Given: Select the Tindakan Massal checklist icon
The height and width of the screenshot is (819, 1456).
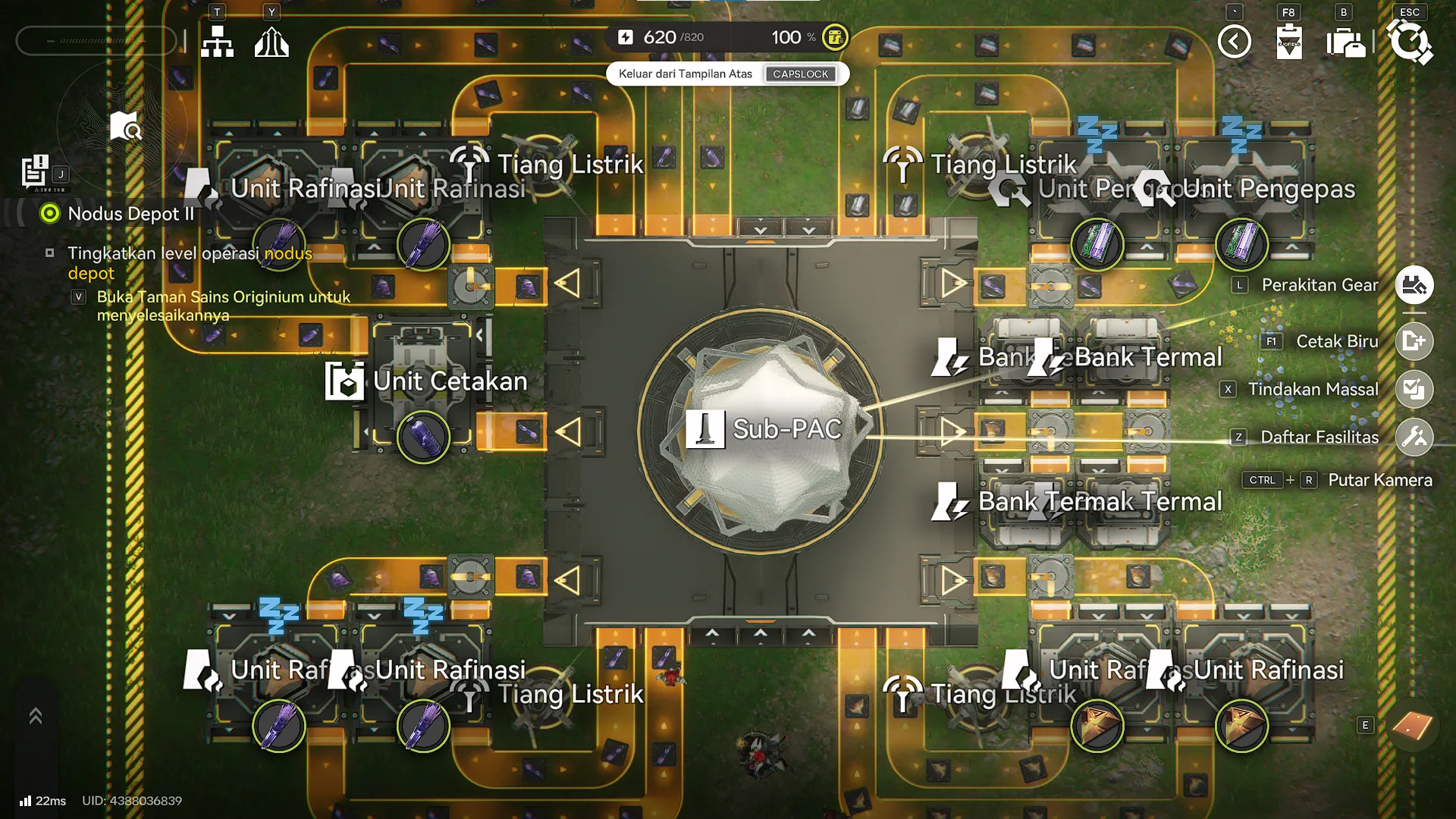Looking at the screenshot, I should [x=1415, y=389].
